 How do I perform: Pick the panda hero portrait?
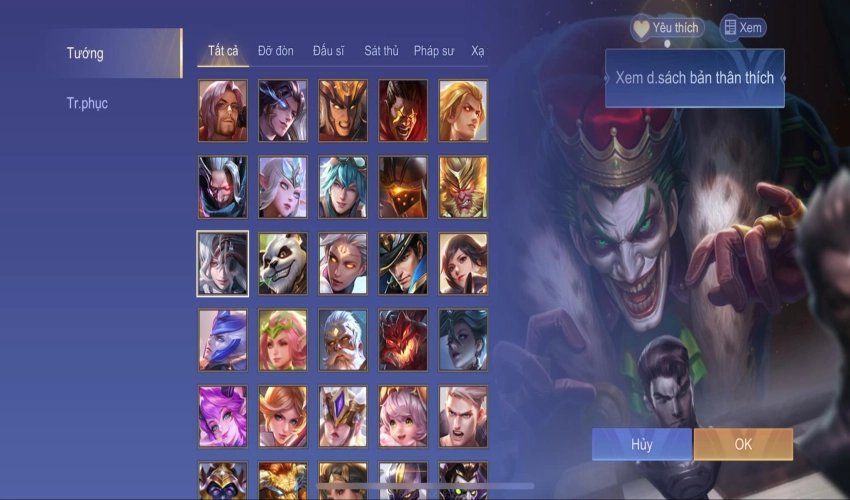pos(283,263)
